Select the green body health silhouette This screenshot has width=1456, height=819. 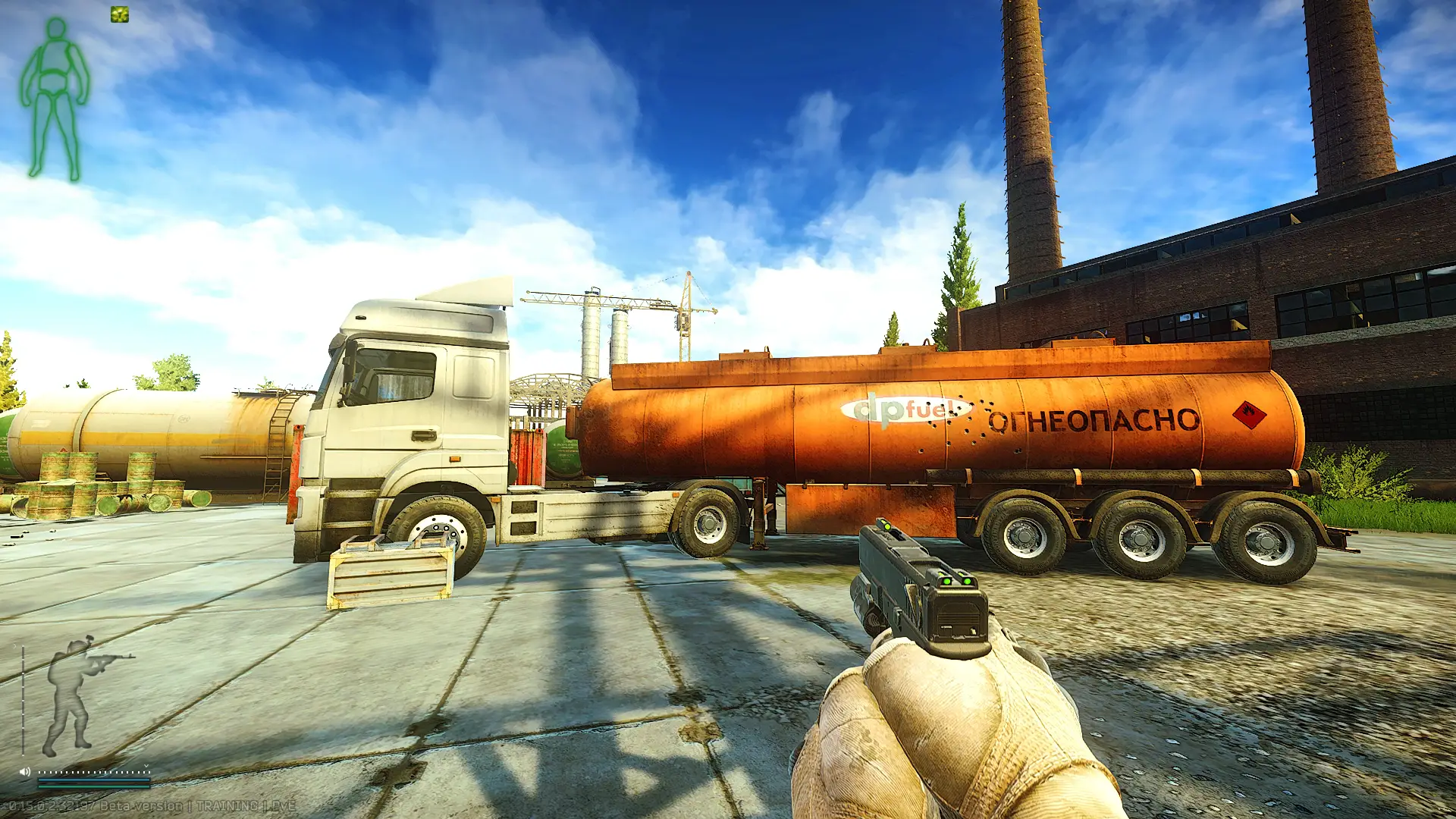click(x=55, y=99)
